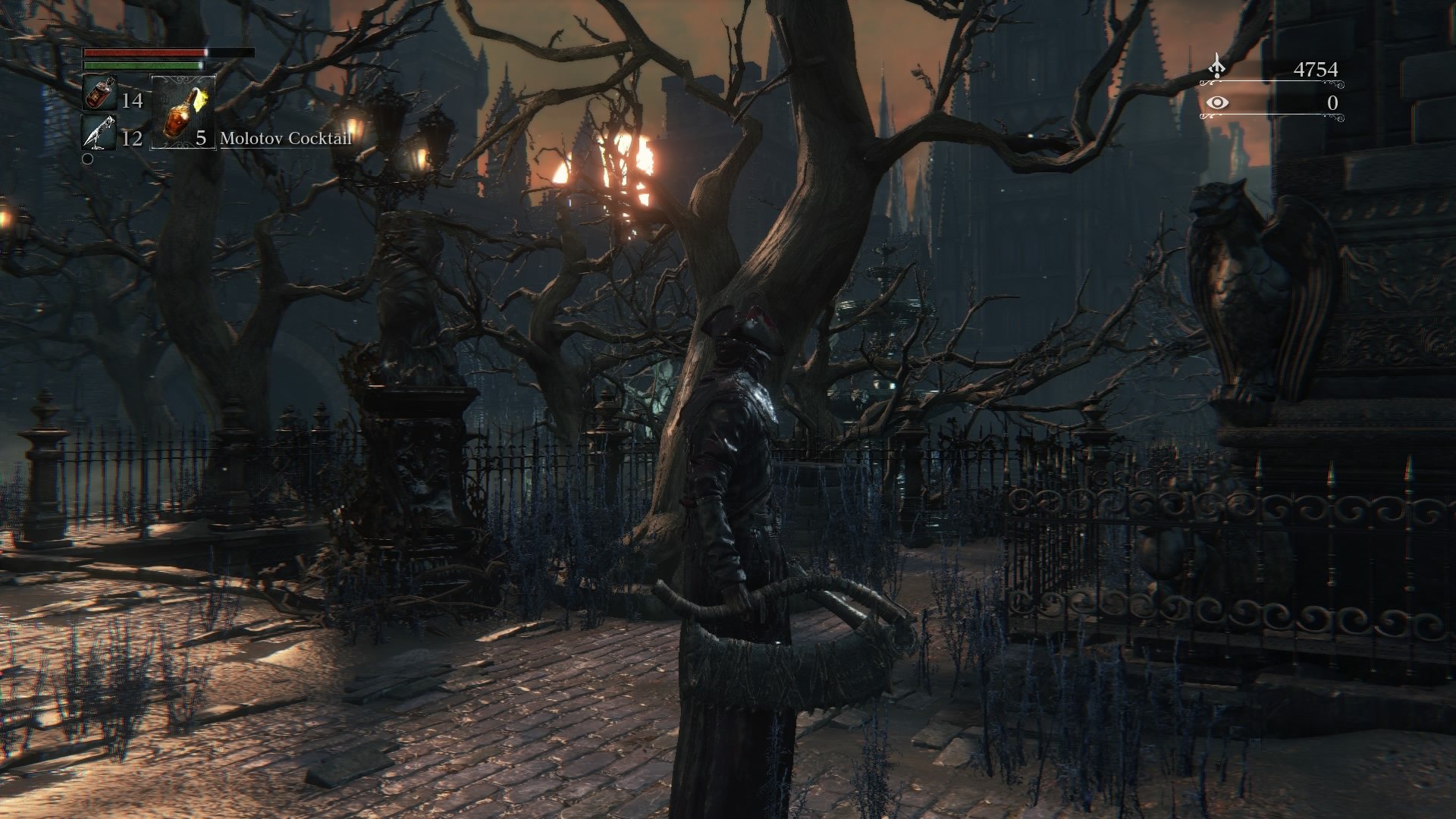1456x819 pixels.
Task: Click the red health bar
Action: 144,53
